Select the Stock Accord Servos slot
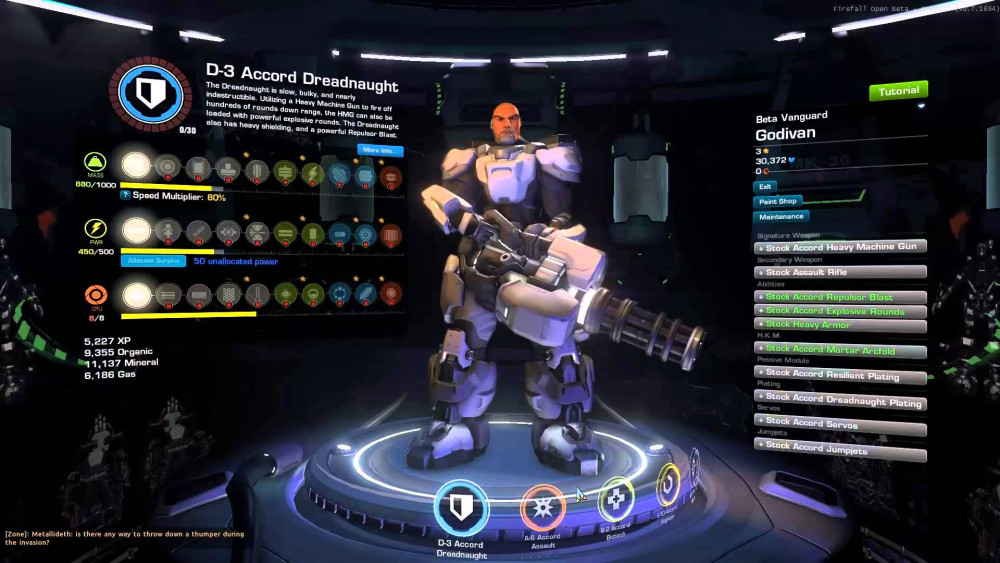 tap(840, 425)
